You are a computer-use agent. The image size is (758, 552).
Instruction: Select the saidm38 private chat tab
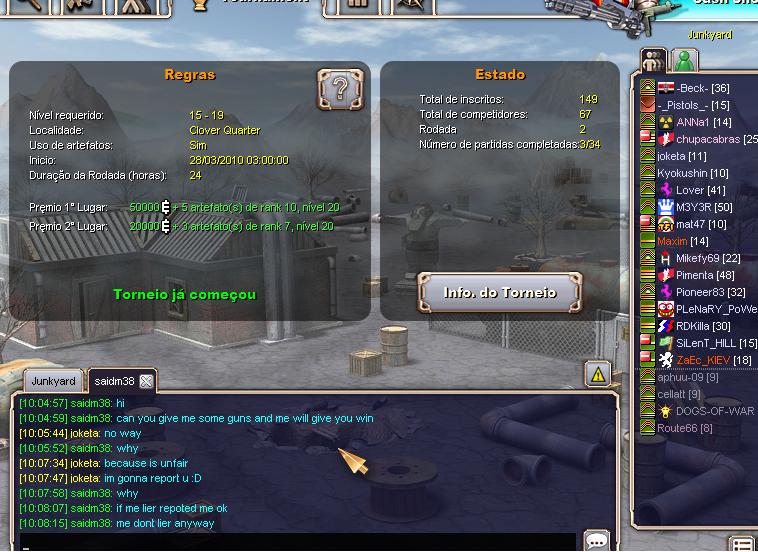114,381
